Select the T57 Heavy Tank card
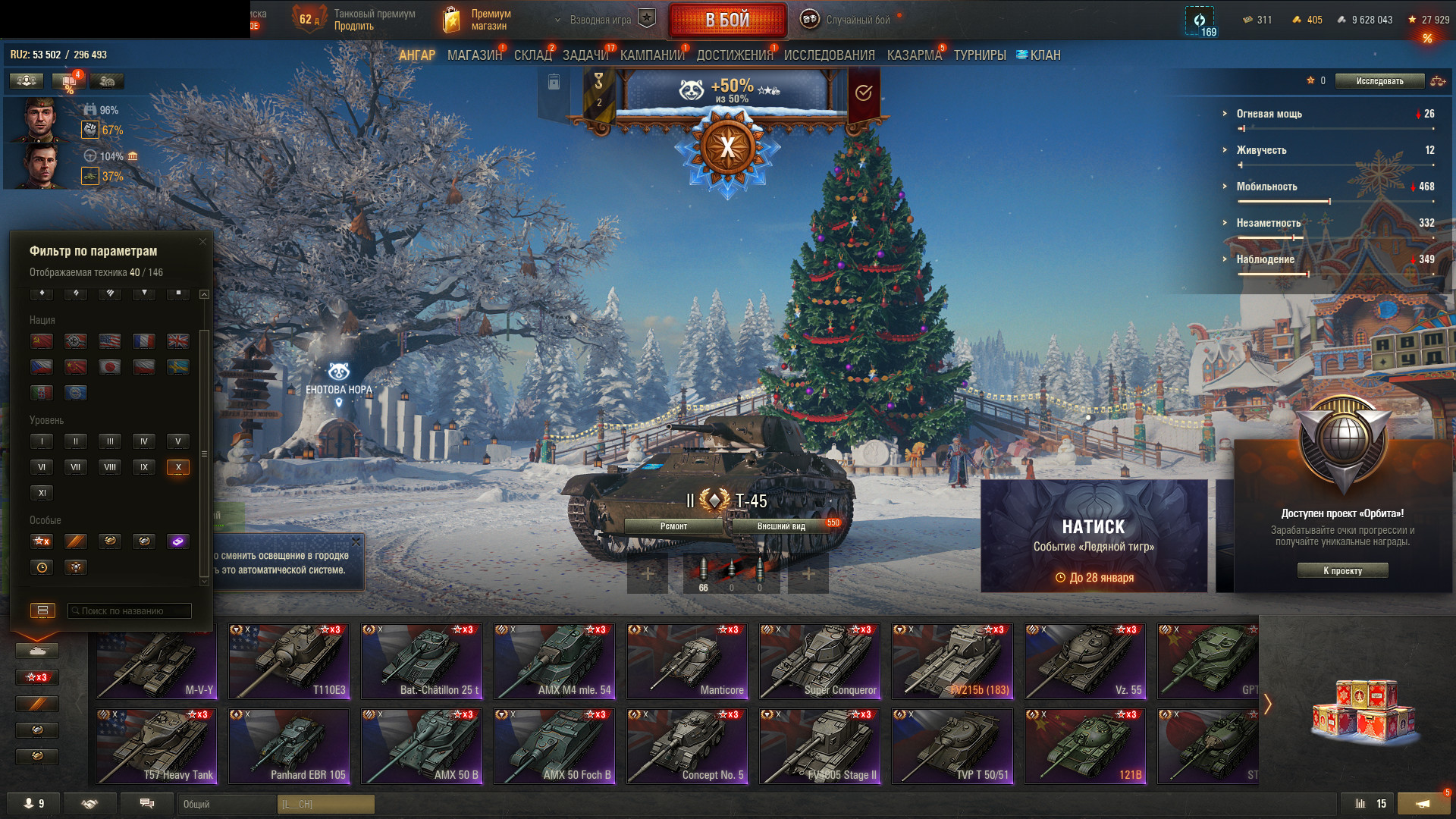The image size is (1456, 819). (156, 745)
